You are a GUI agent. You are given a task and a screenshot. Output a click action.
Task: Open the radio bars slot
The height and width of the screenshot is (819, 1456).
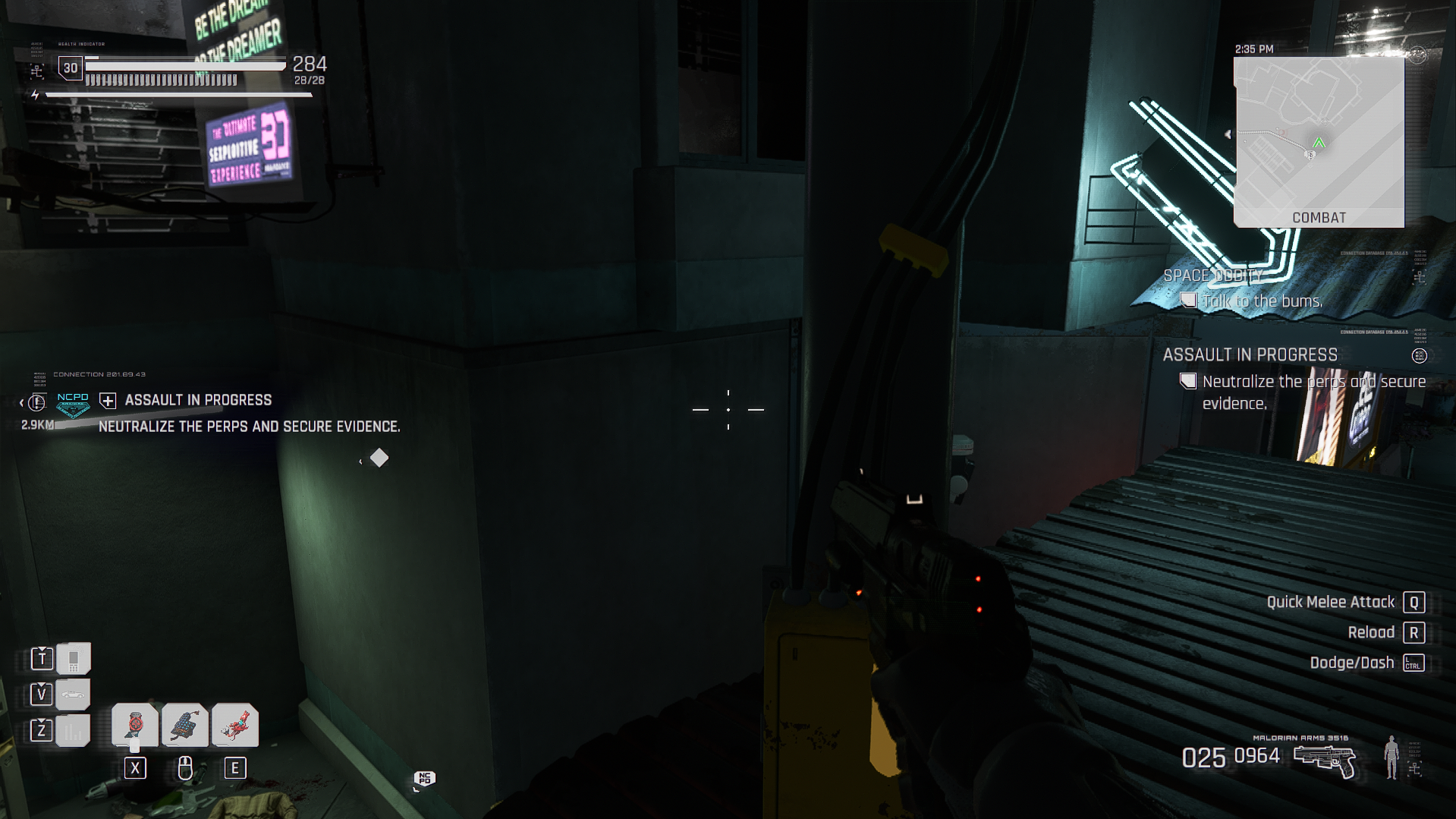(73, 730)
